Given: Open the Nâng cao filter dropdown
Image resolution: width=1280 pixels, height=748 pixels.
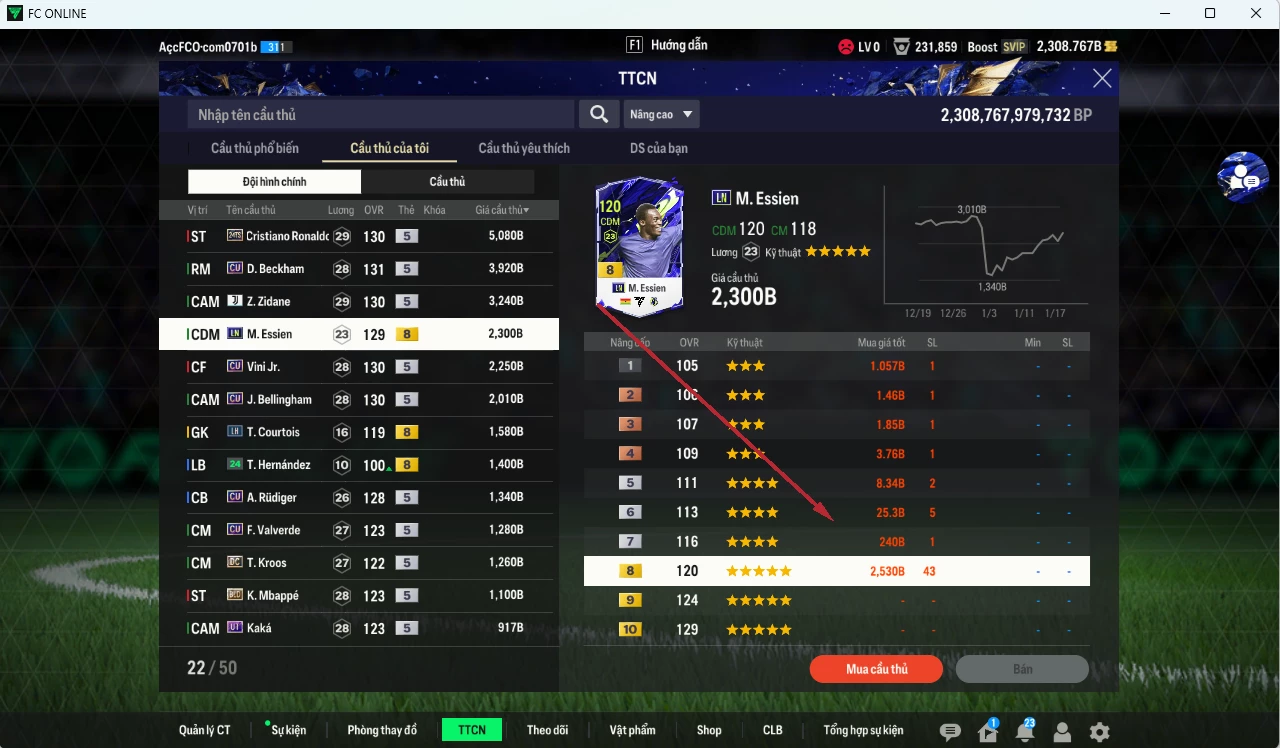Looking at the screenshot, I should (x=661, y=114).
